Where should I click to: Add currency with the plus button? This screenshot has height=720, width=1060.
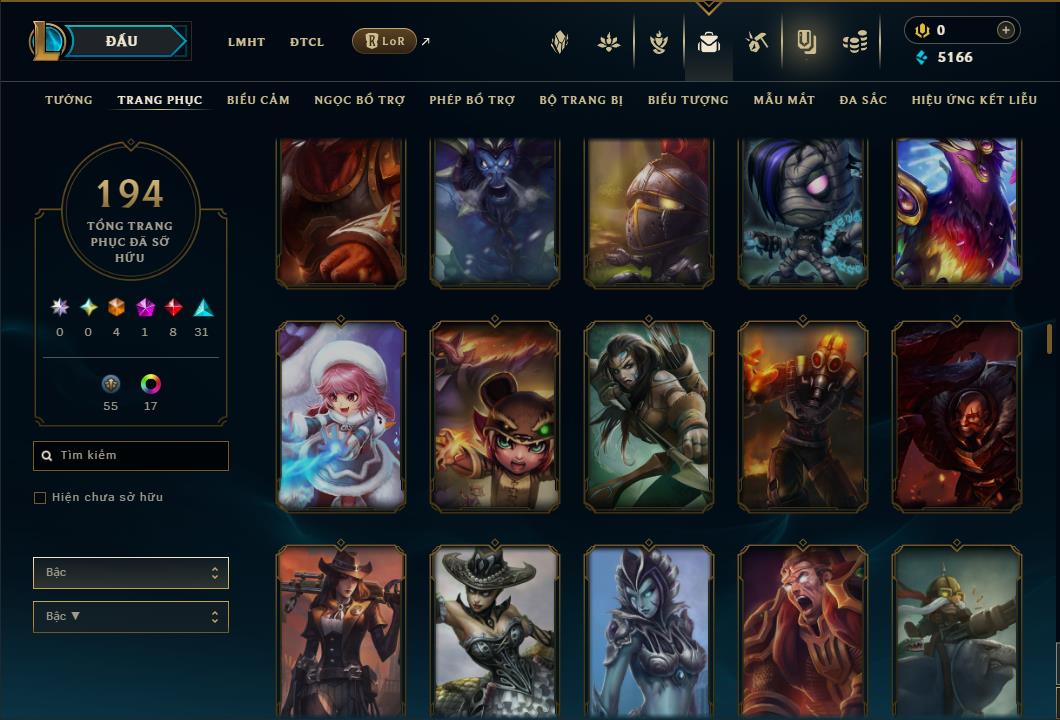tap(1005, 30)
